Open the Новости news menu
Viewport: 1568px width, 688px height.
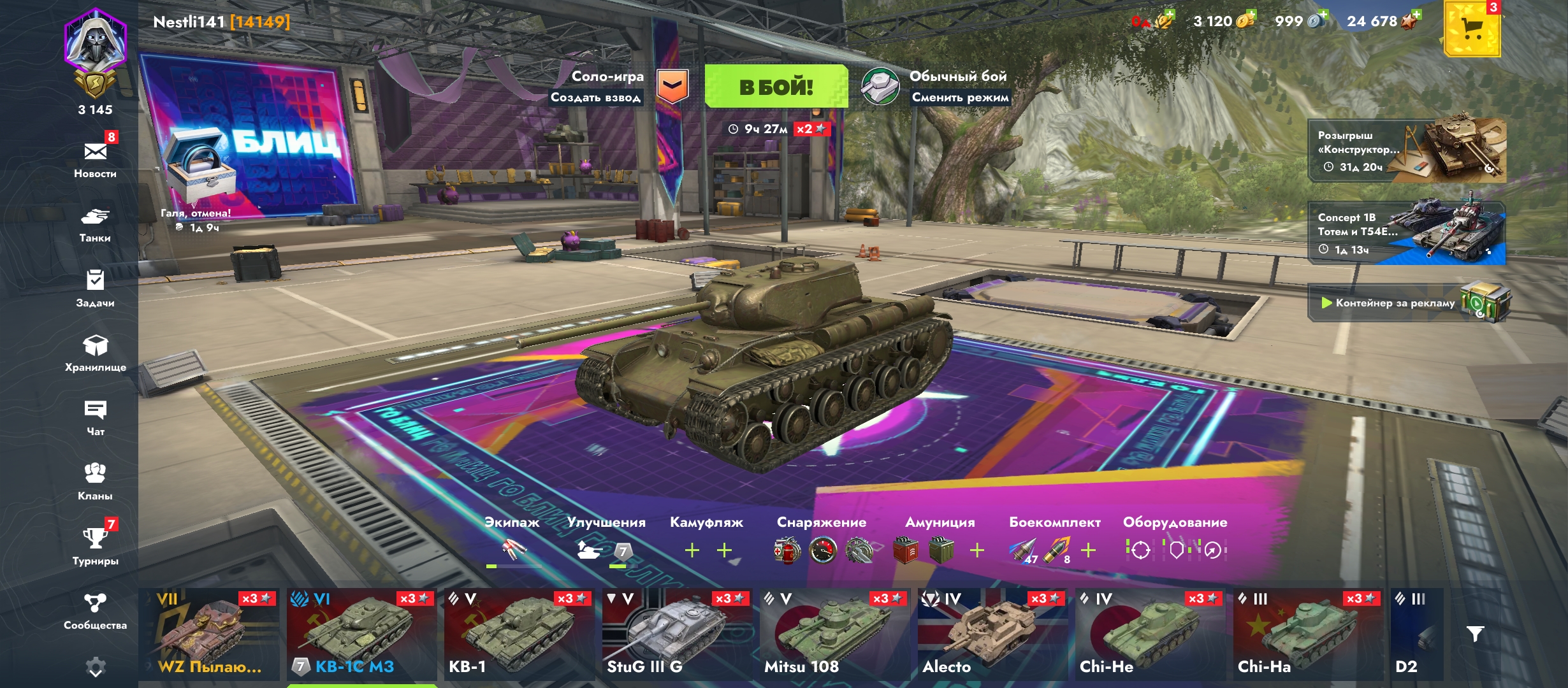pyautogui.click(x=95, y=159)
